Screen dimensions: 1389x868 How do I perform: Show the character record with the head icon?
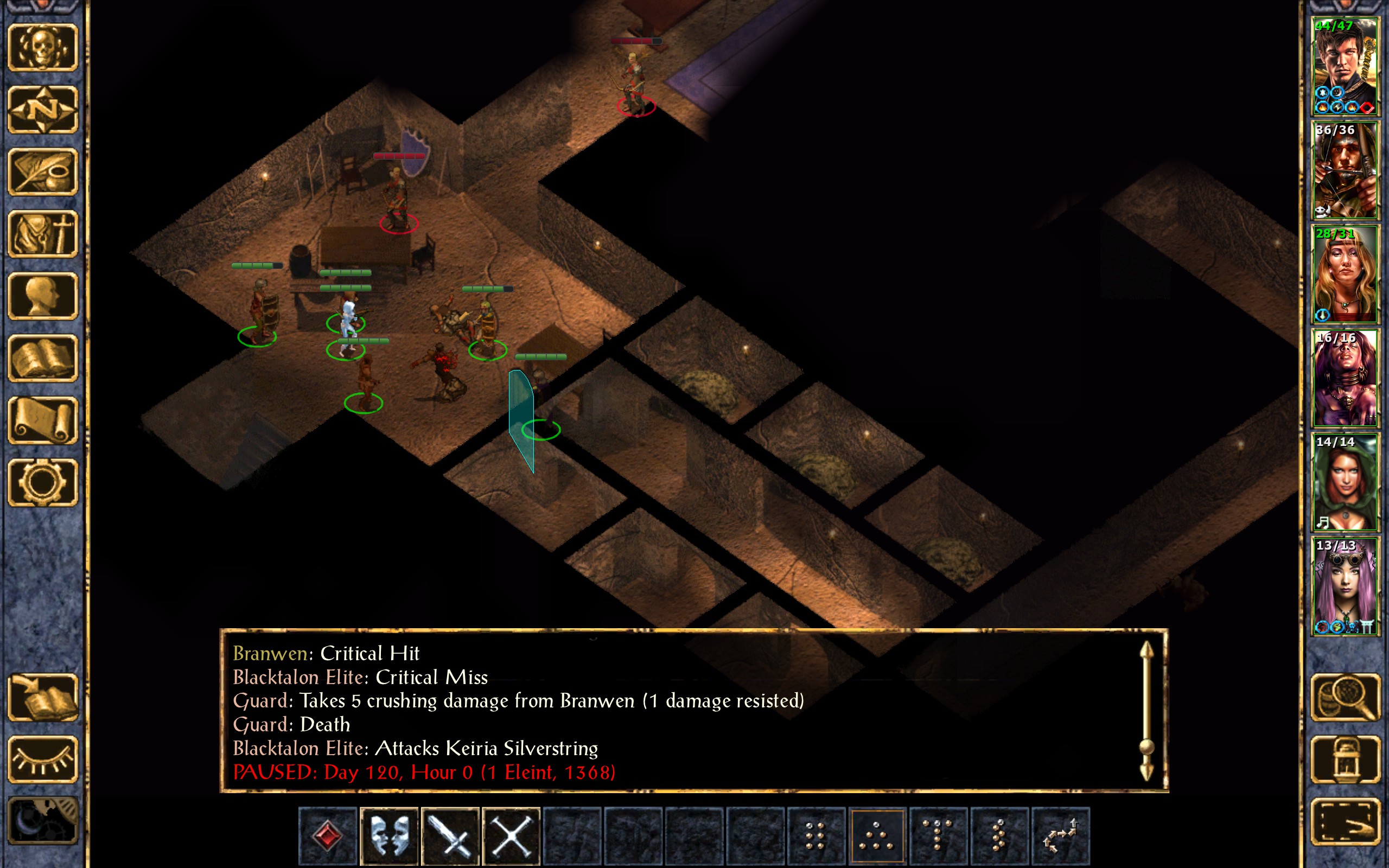(x=43, y=296)
